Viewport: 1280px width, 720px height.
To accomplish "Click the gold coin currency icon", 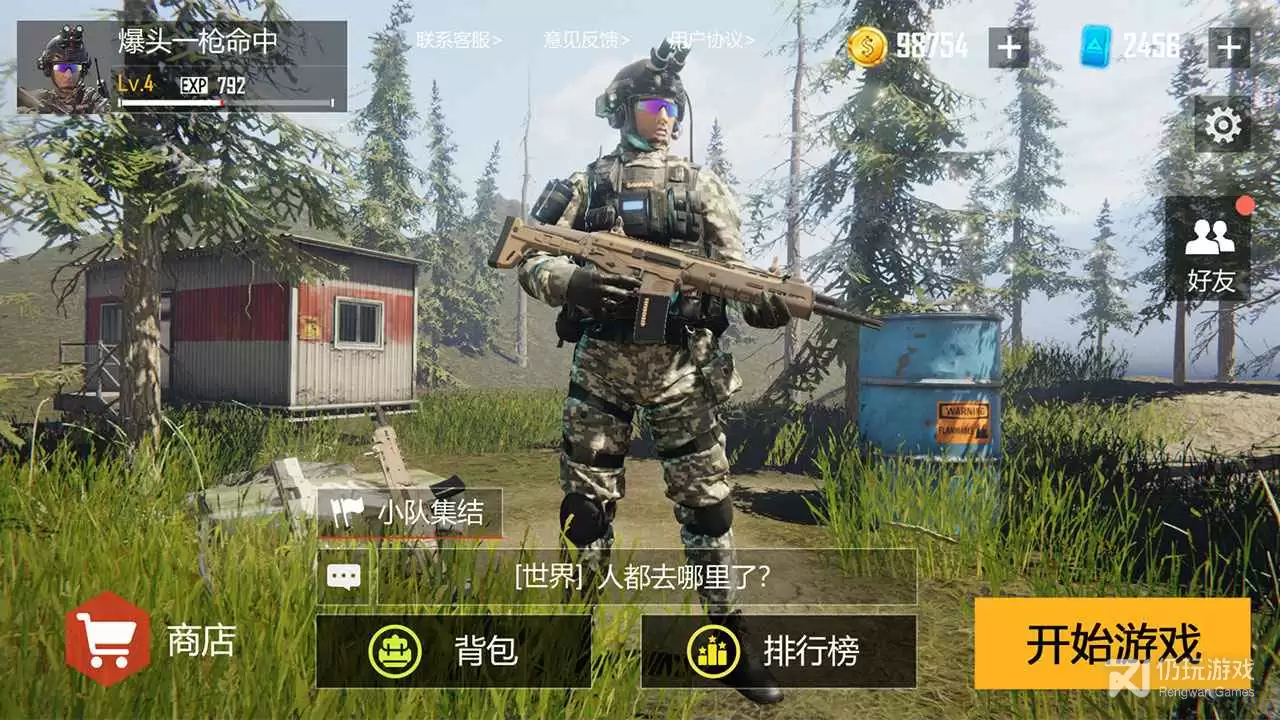I will (868, 45).
